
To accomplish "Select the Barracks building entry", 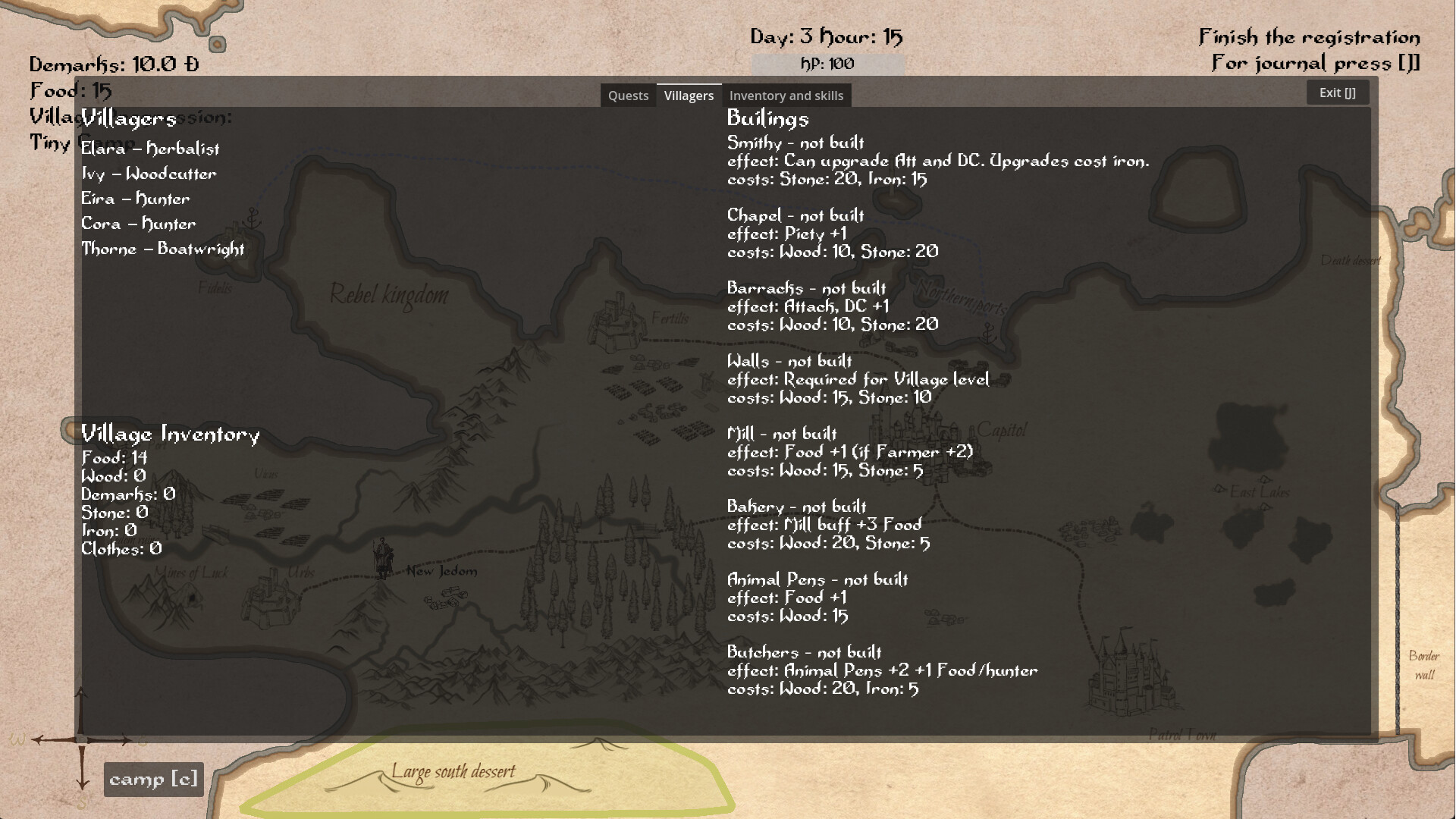I will [x=806, y=288].
